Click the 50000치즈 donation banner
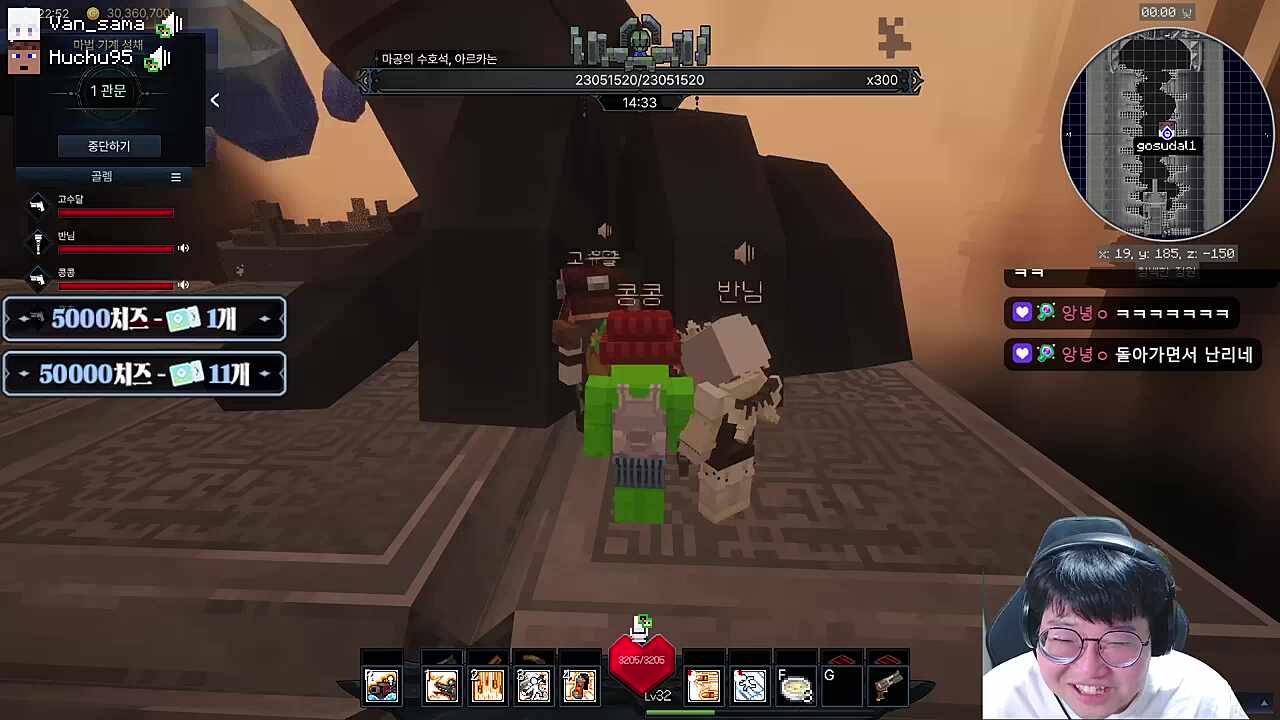 click(144, 374)
